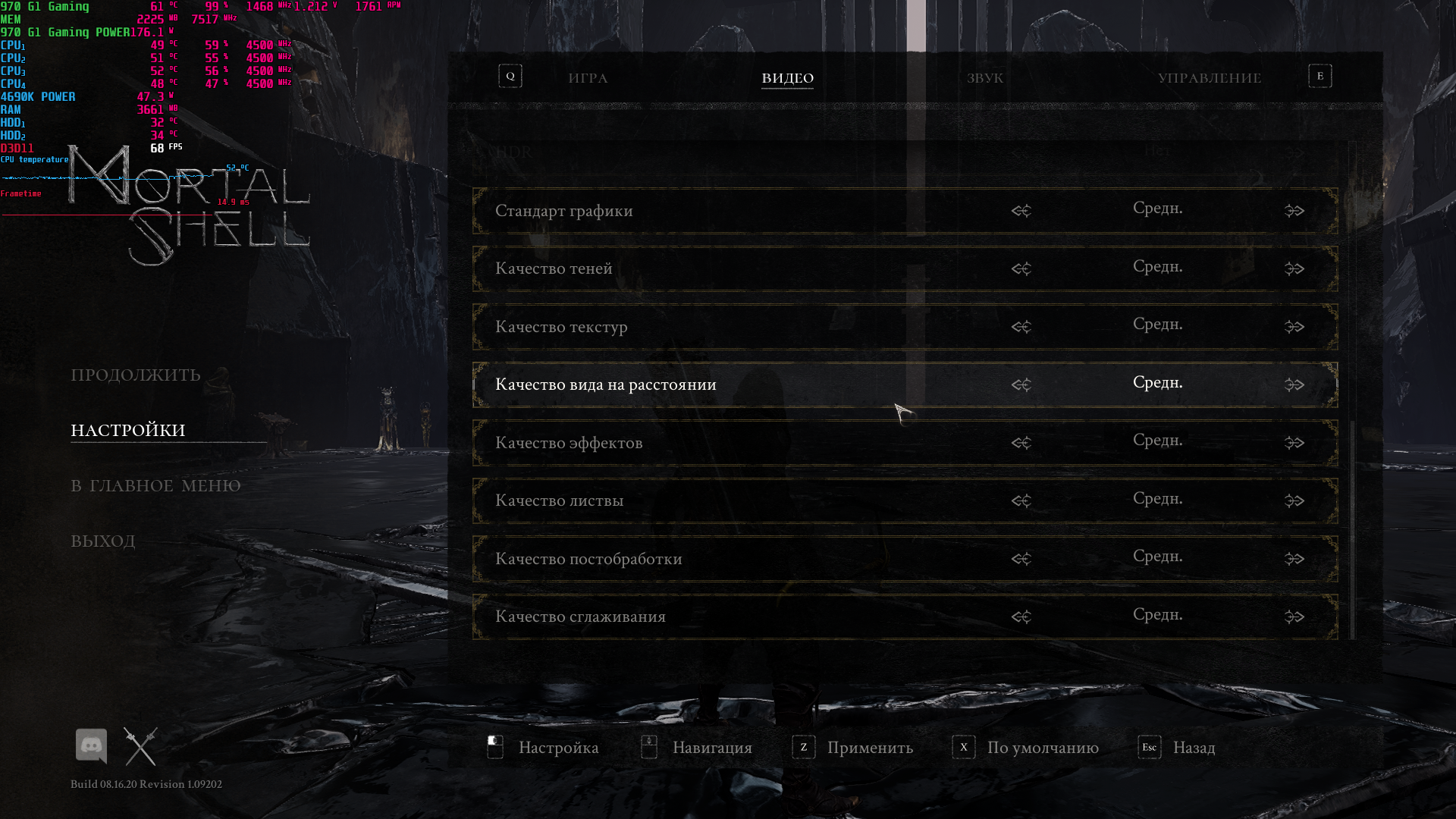The image size is (1456, 819).
Task: Decrease Качество вида на расстоянии setting
Action: (1021, 385)
